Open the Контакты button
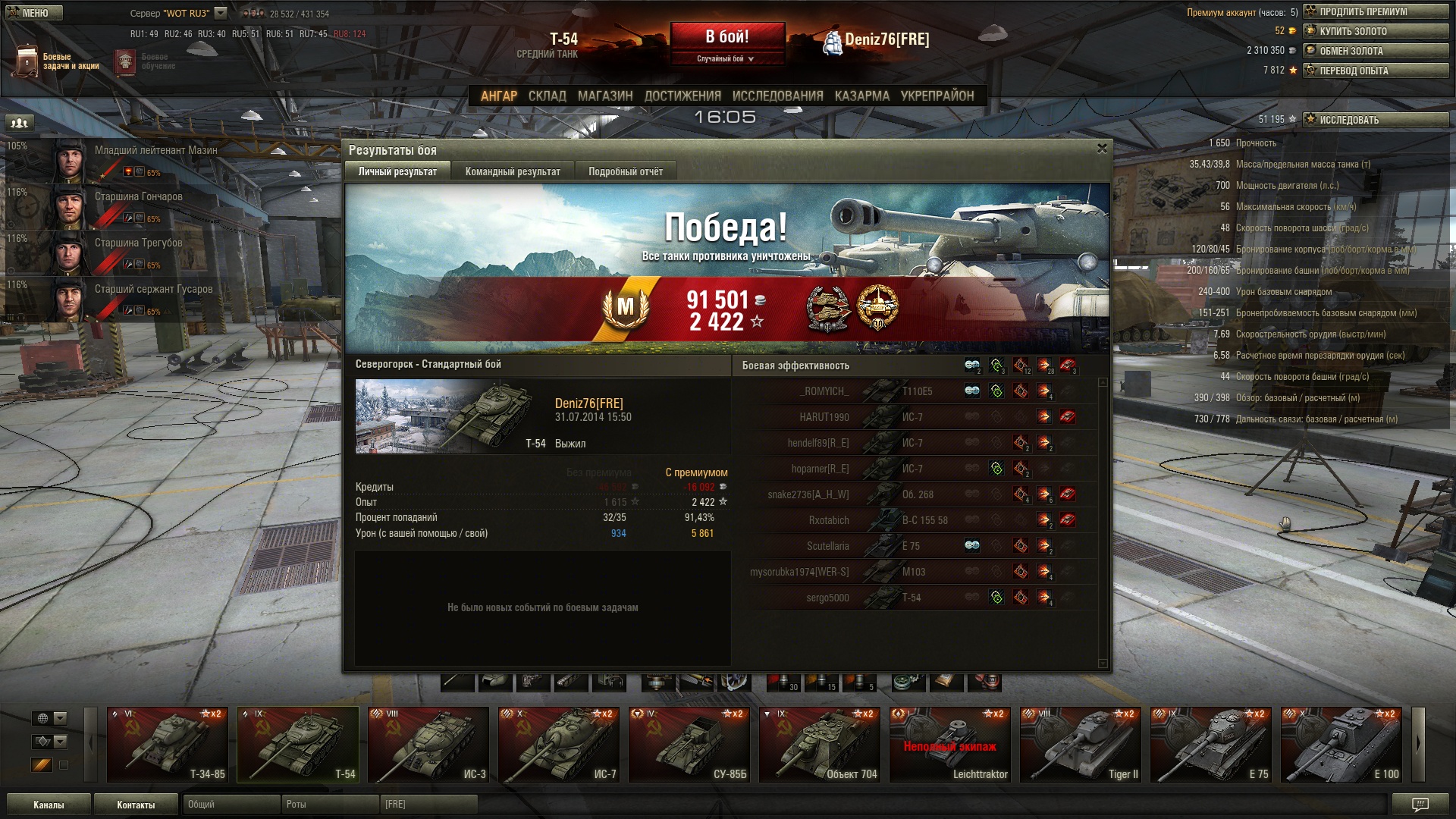The height and width of the screenshot is (819, 1456). point(136,805)
